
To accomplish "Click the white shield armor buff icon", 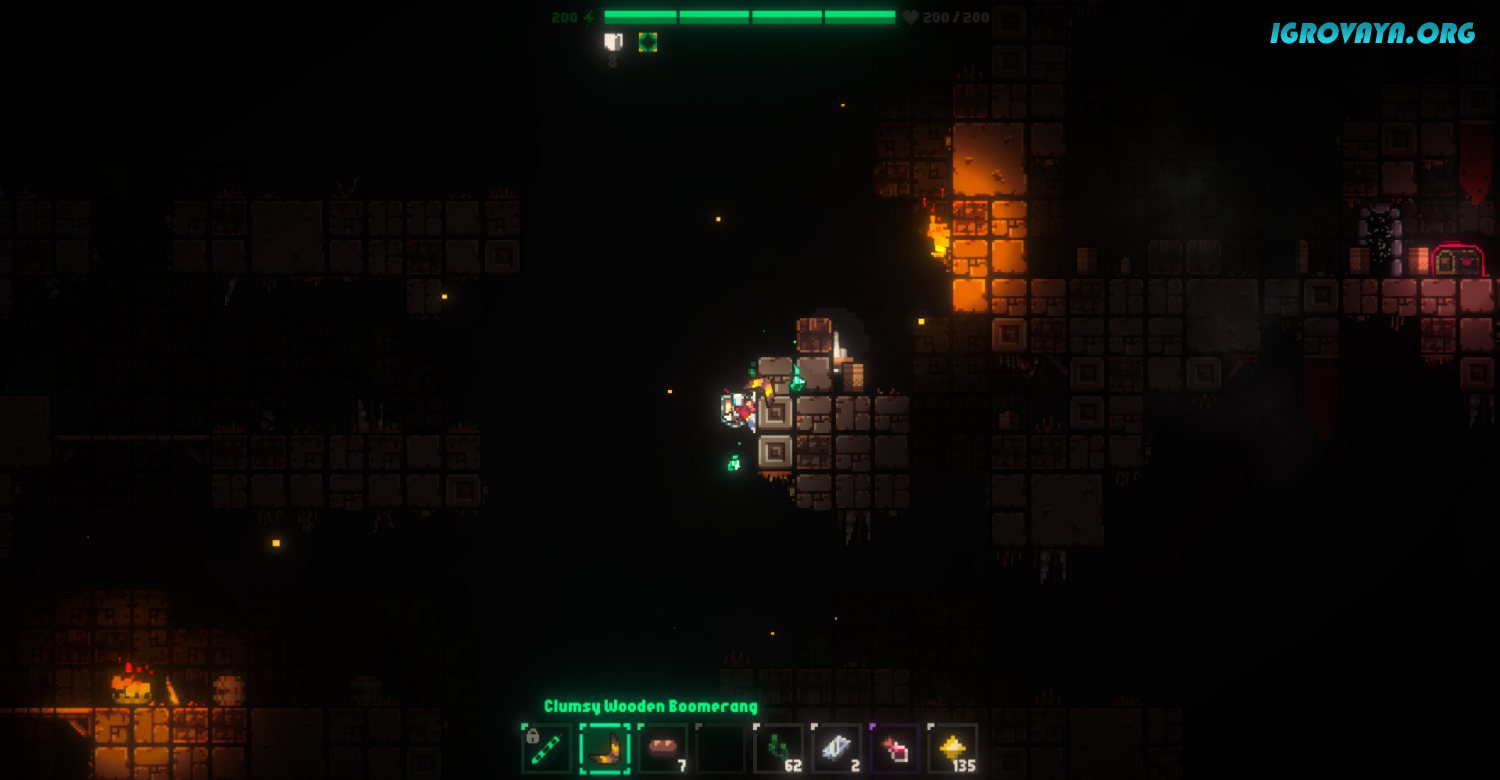I will click(613, 42).
